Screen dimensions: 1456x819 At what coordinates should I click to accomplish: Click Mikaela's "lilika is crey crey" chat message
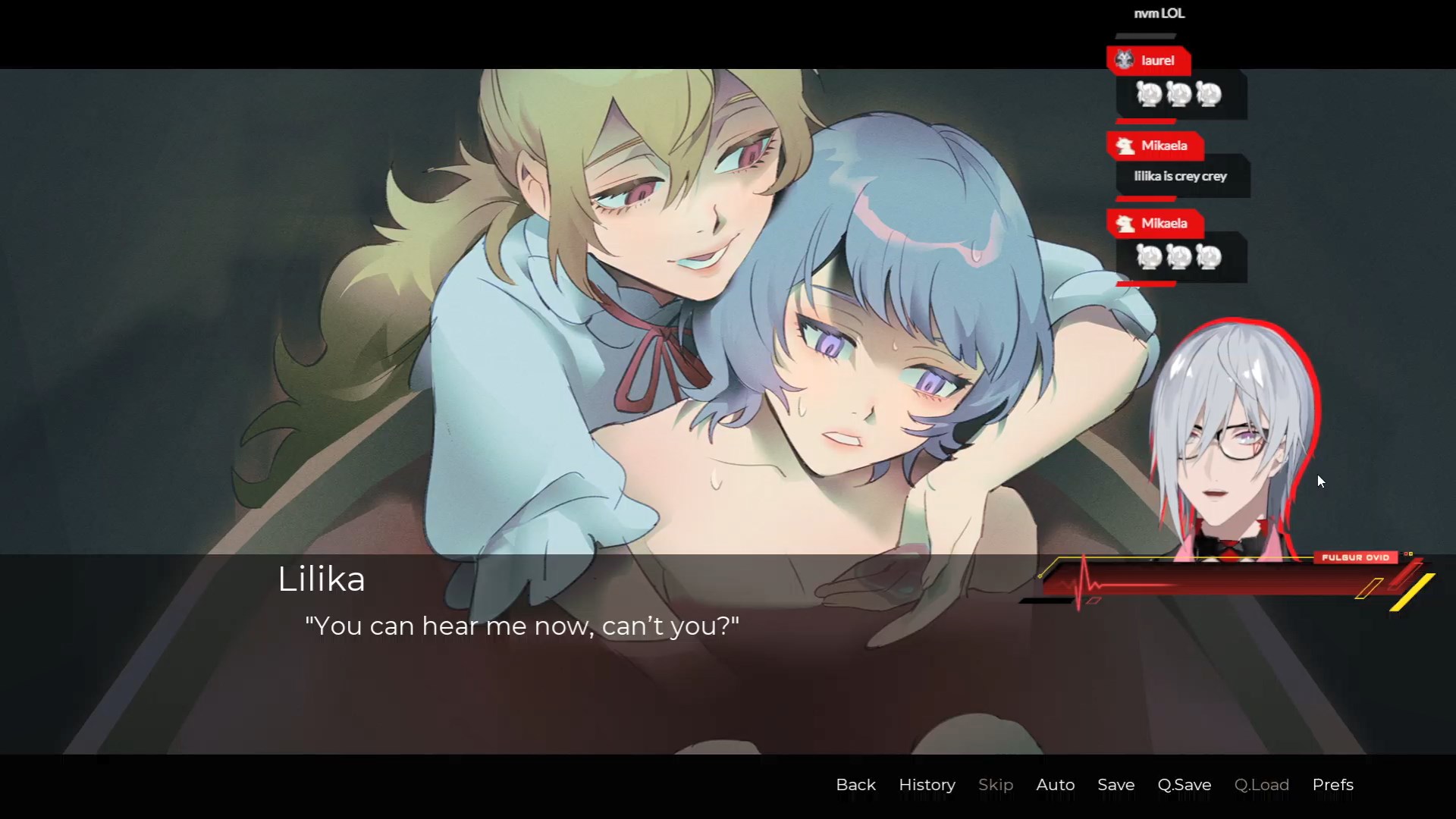(1180, 176)
